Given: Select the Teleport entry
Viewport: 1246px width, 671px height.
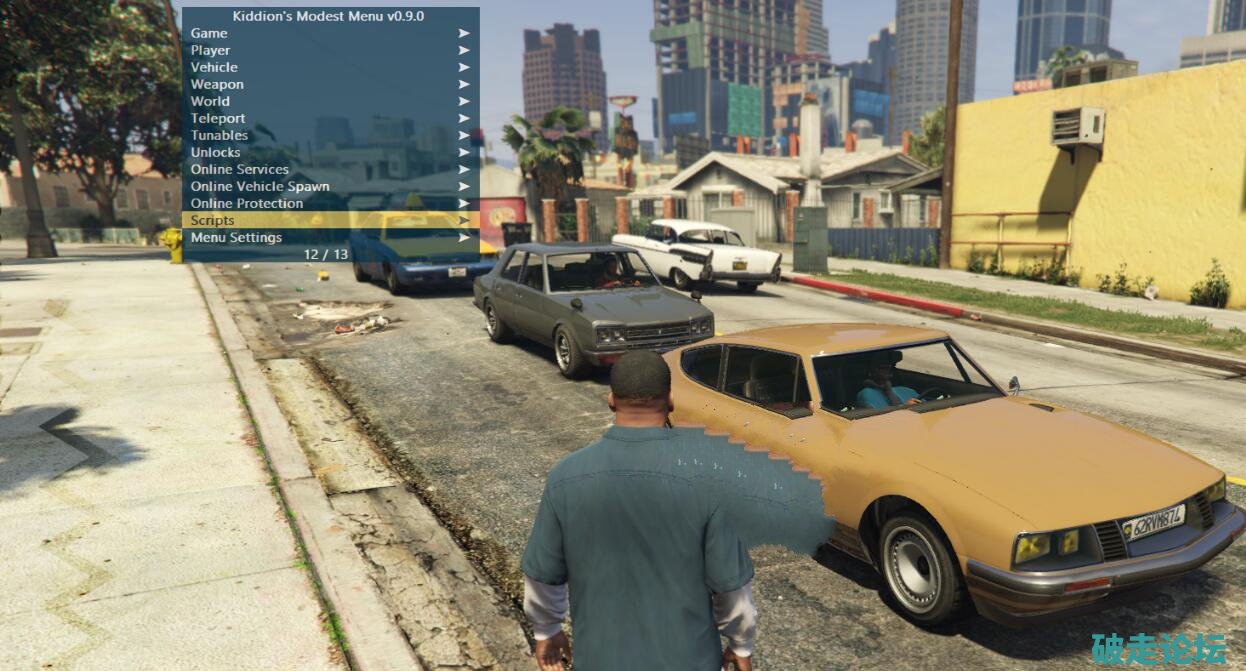Looking at the screenshot, I should [218, 118].
